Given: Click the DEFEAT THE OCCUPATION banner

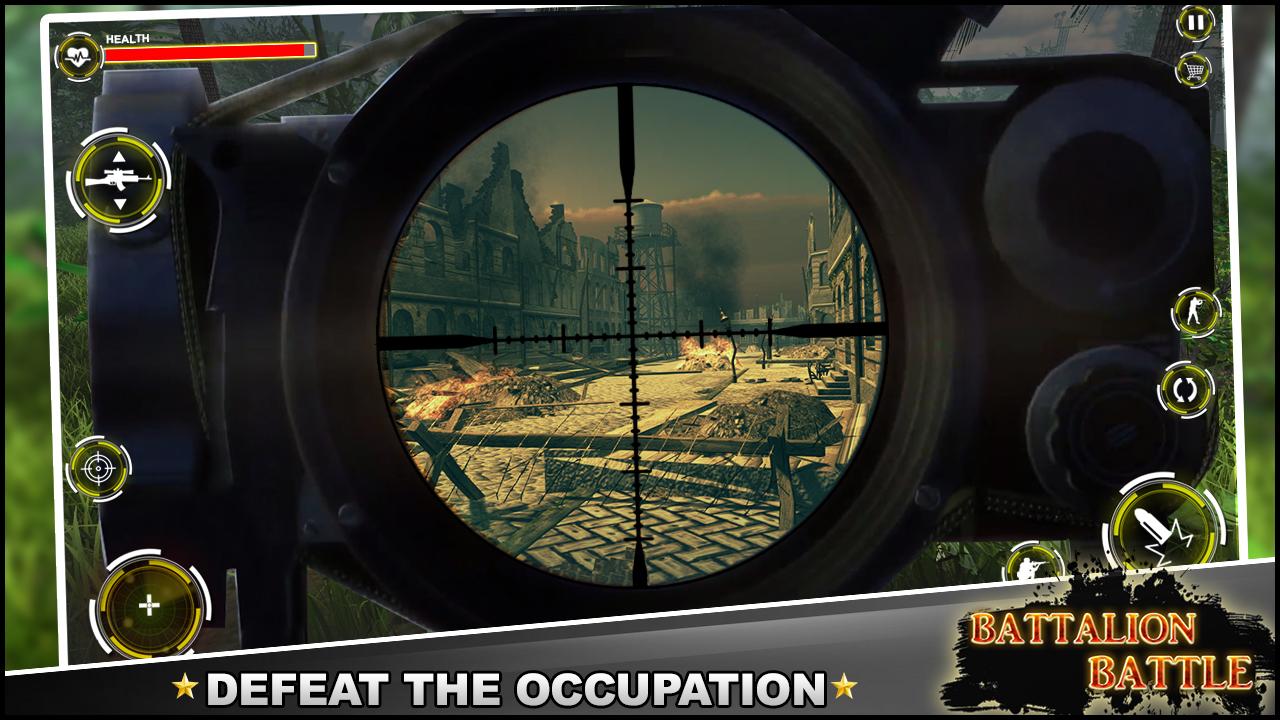Looking at the screenshot, I should (x=520, y=689).
